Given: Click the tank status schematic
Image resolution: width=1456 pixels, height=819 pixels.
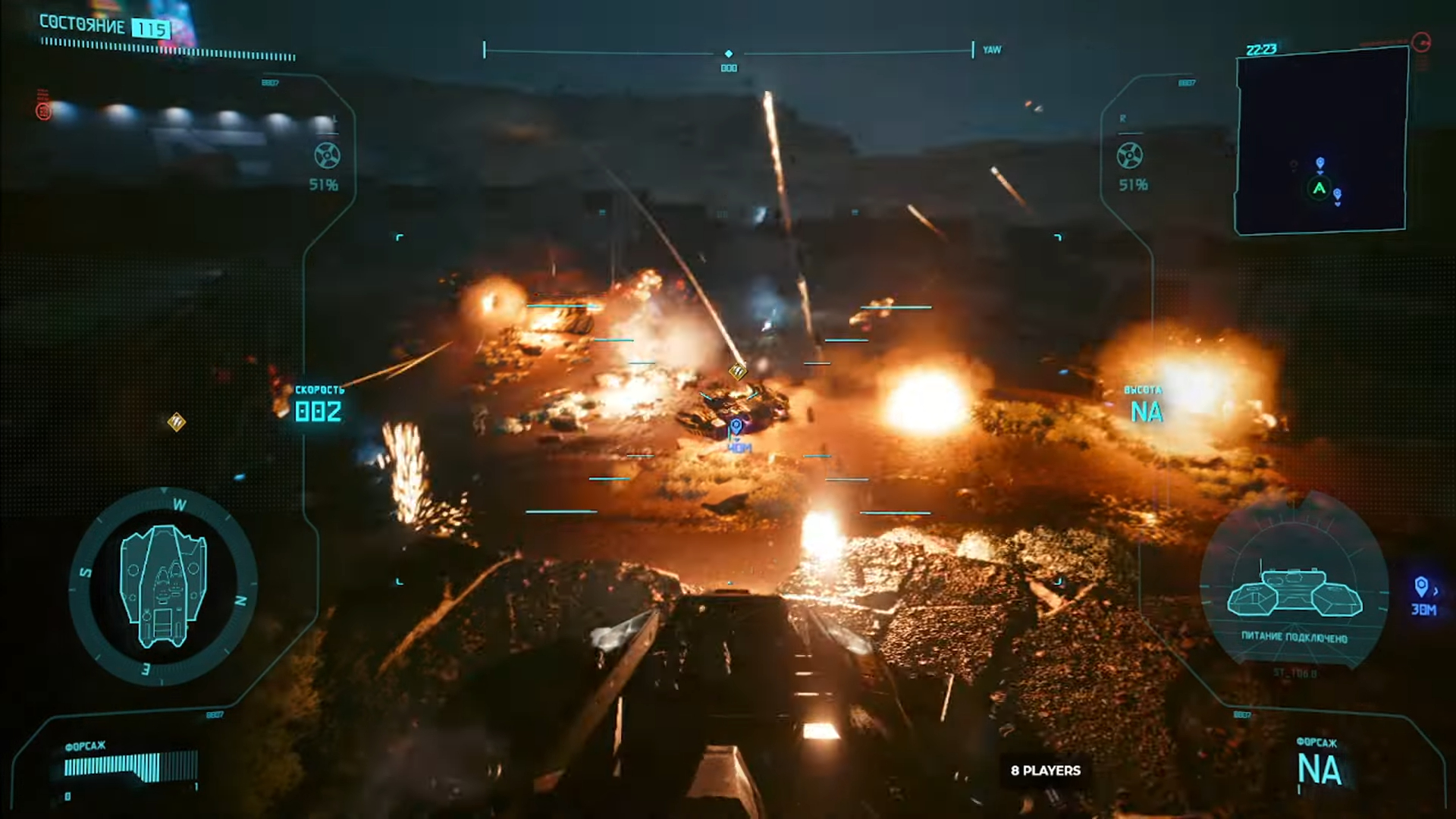Looking at the screenshot, I should [x=1294, y=592].
